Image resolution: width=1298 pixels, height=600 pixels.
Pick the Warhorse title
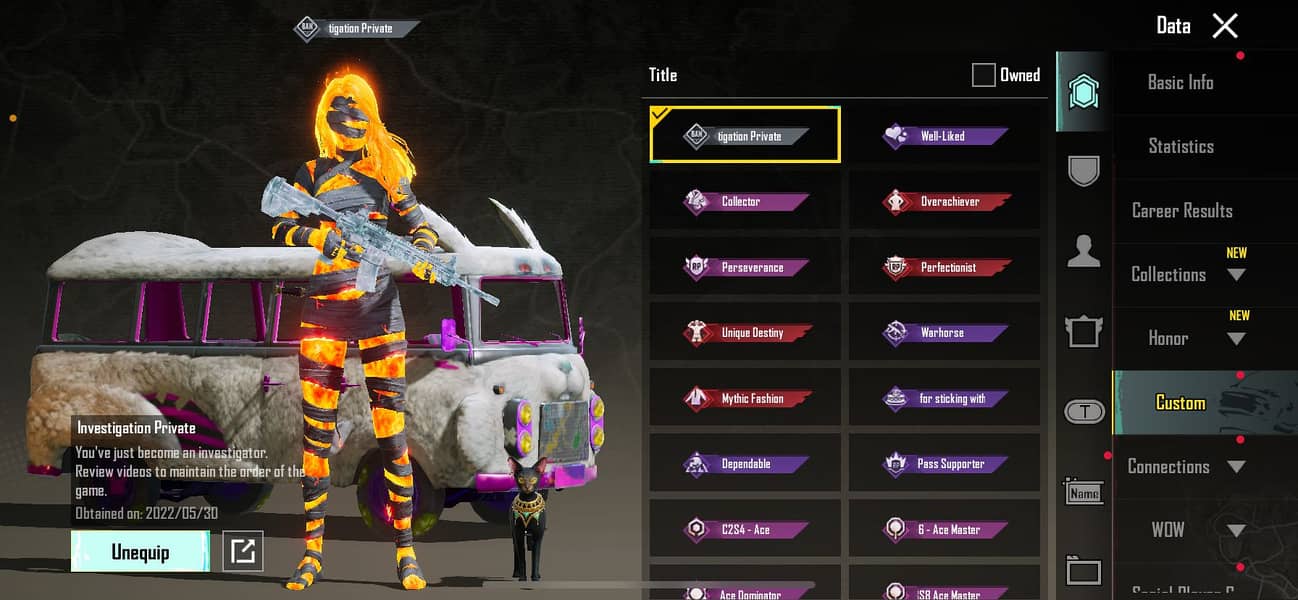pos(944,333)
